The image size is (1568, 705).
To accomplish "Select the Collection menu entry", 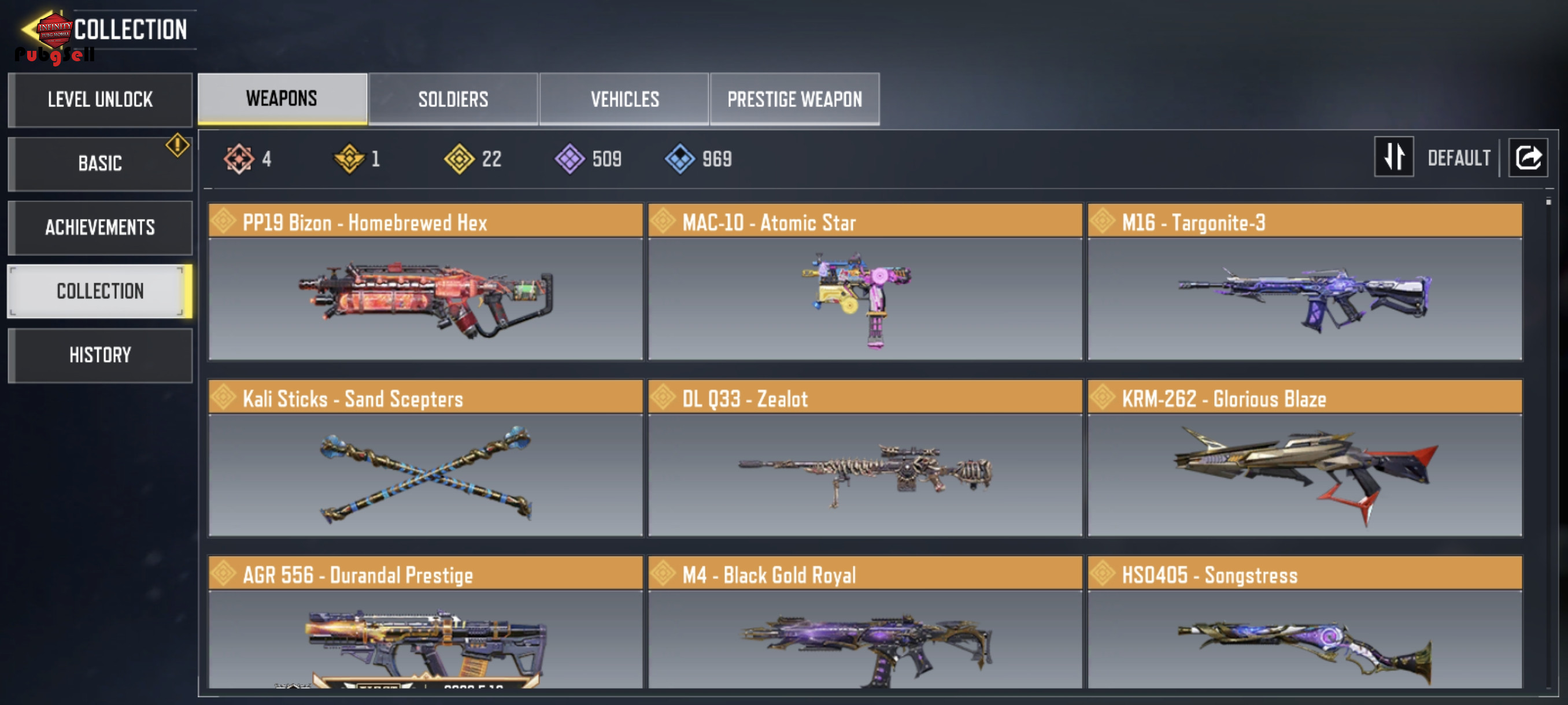I will point(101,291).
